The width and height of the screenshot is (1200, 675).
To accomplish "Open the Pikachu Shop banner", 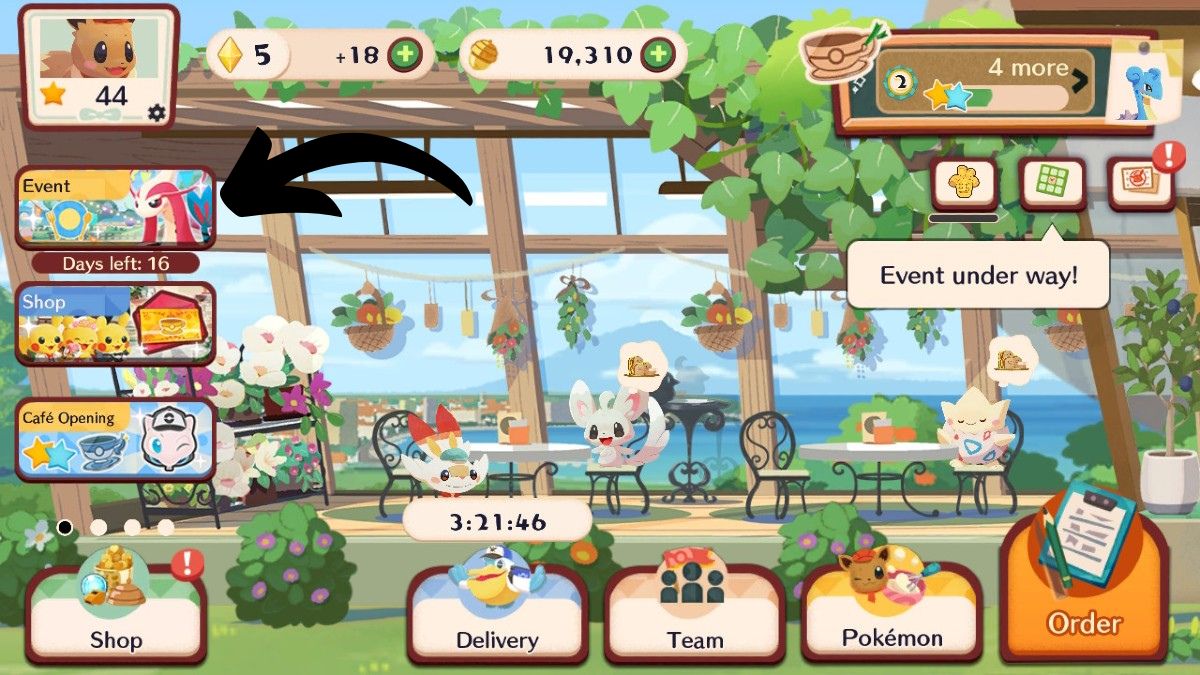I will [x=115, y=323].
